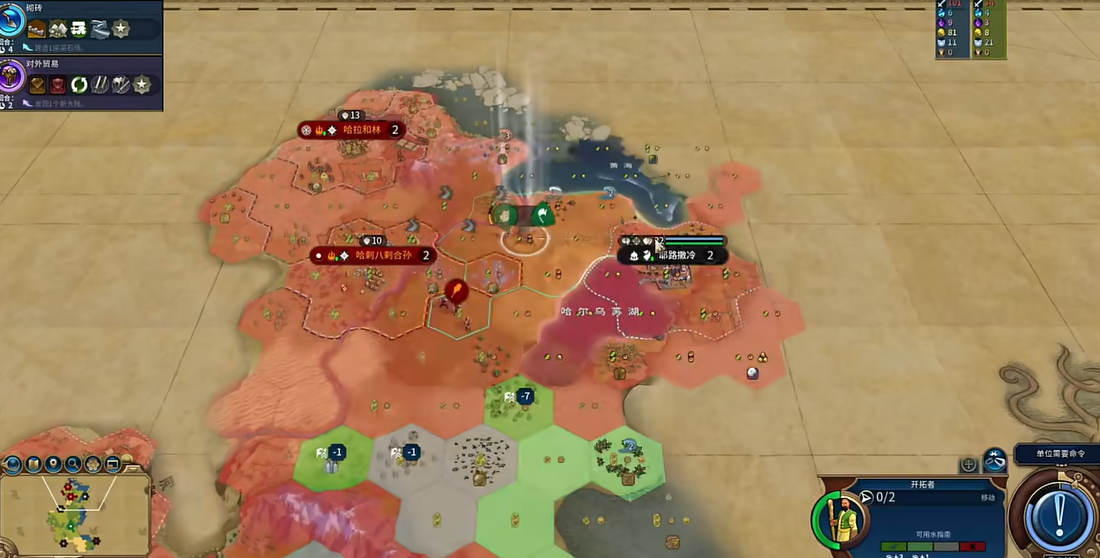Toggle the minimap's fullscreen map button
The height and width of the screenshot is (558, 1100).
pyautogui.click(x=112, y=464)
